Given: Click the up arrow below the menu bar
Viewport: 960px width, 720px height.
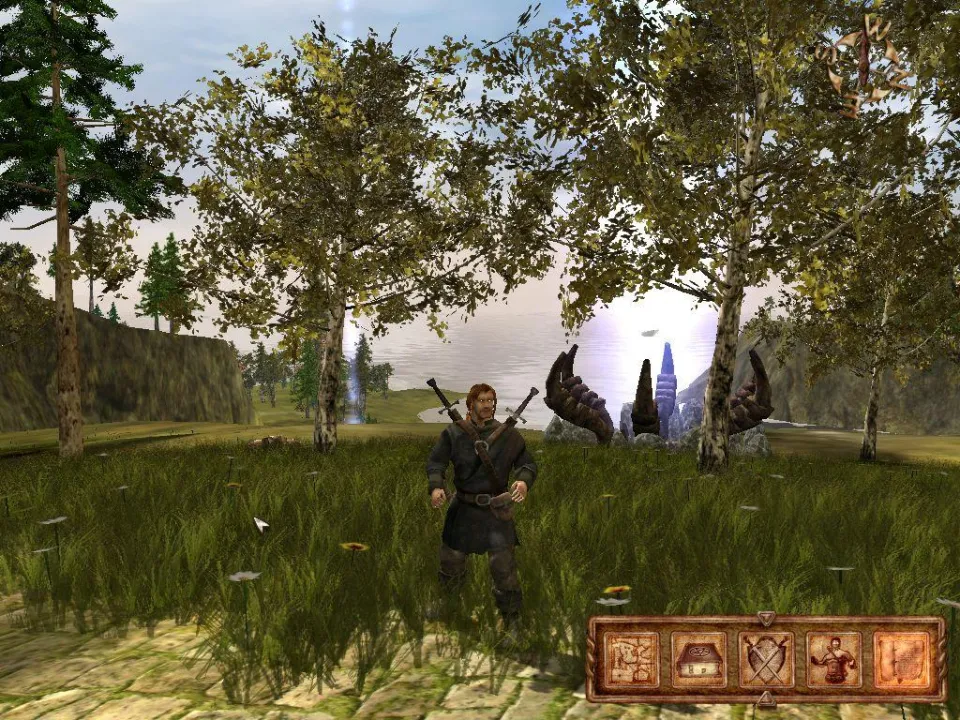Looking at the screenshot, I should click(766, 699).
